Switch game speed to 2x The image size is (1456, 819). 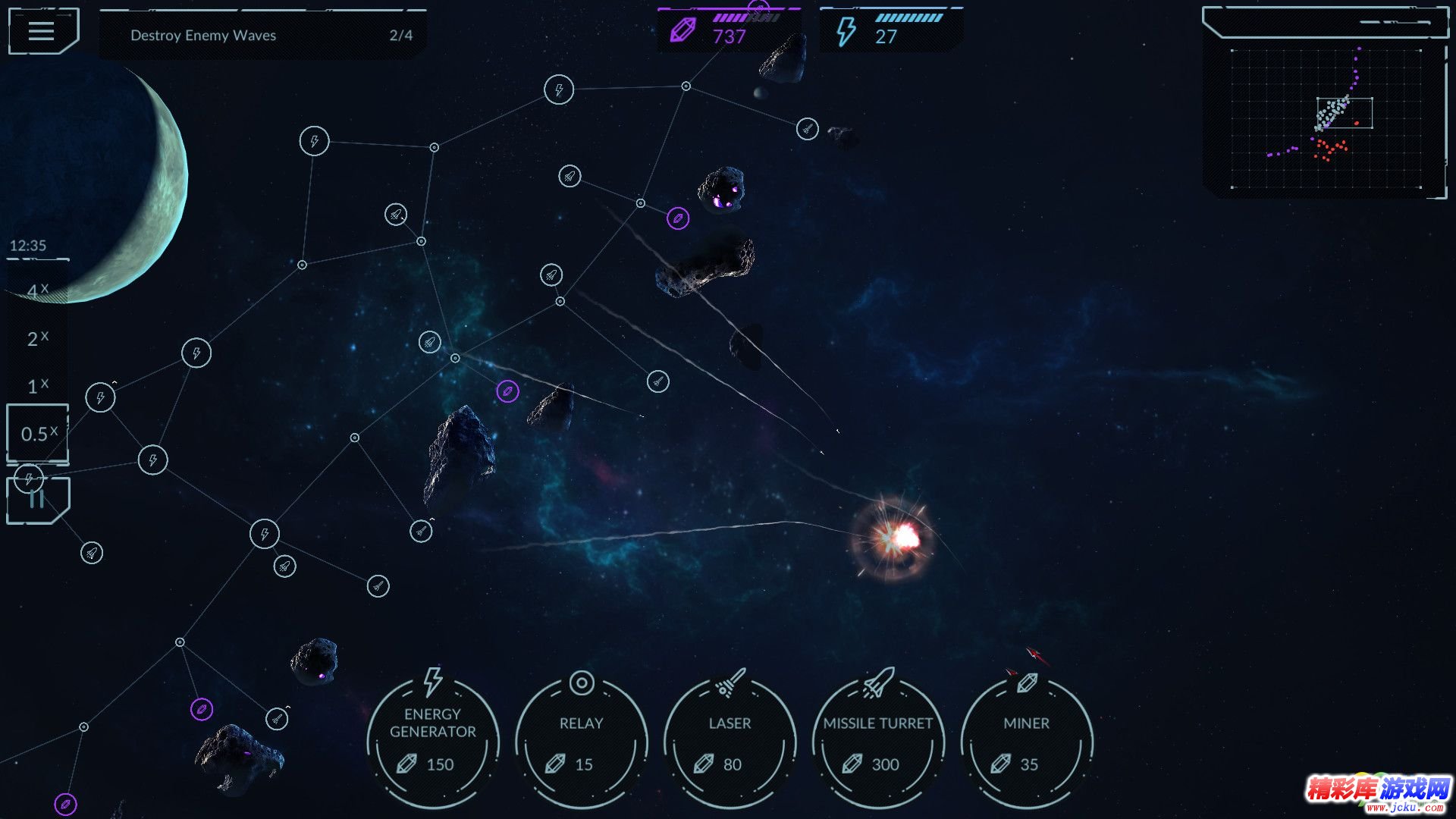coord(37,338)
